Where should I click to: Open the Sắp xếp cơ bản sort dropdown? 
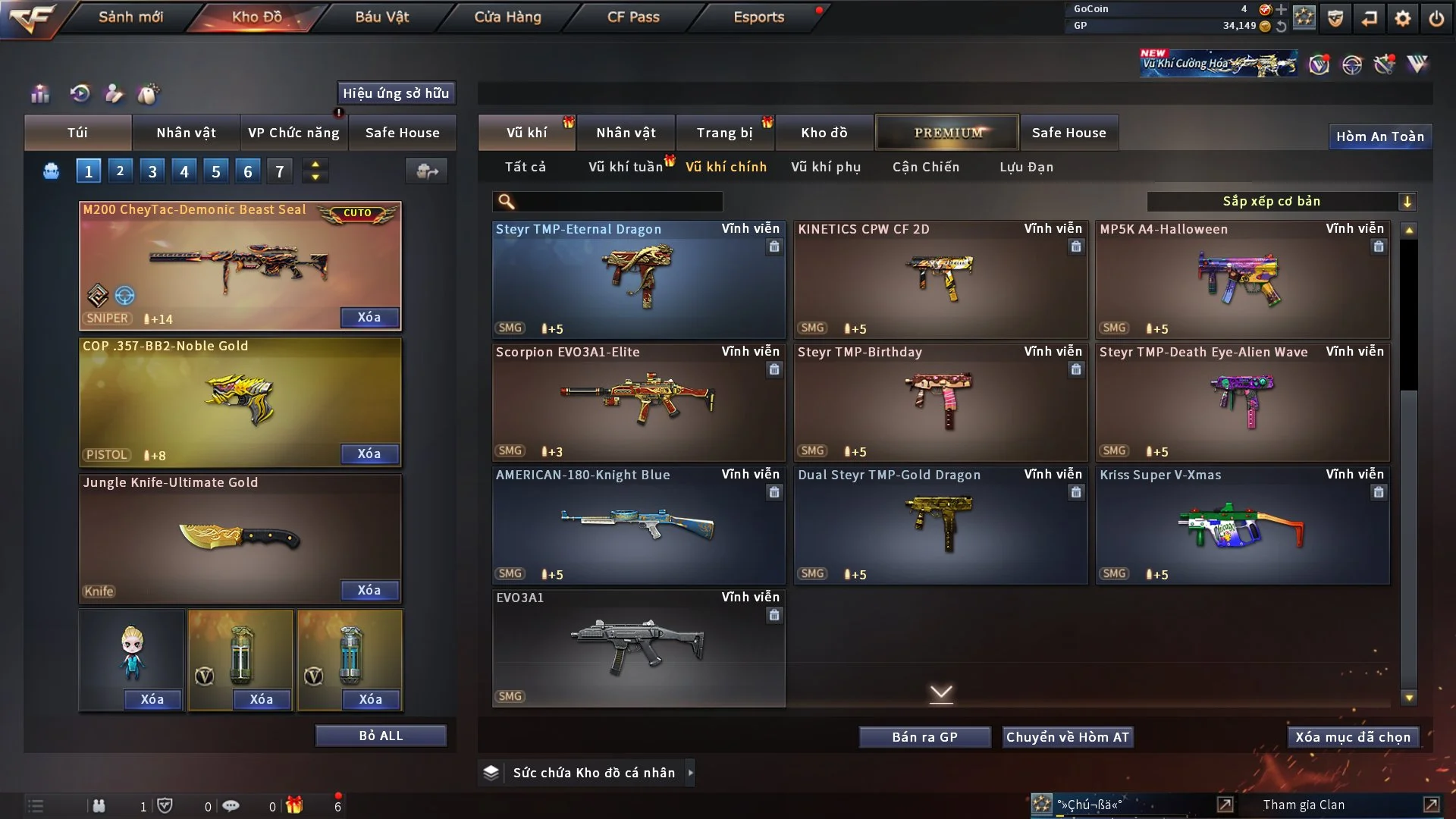point(1281,201)
